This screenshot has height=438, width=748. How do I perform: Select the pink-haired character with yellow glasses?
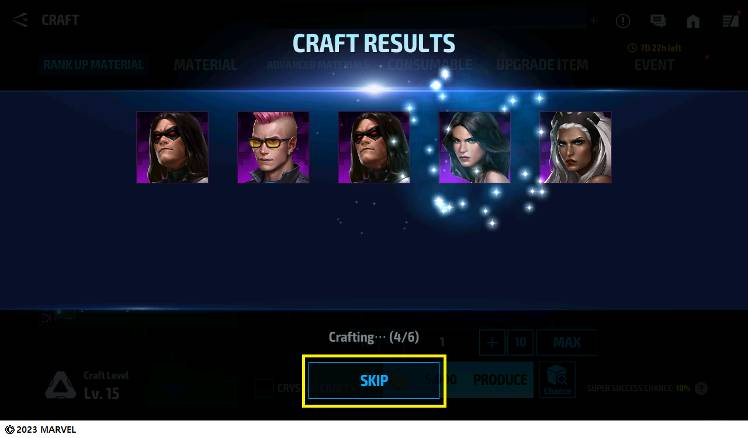273,147
